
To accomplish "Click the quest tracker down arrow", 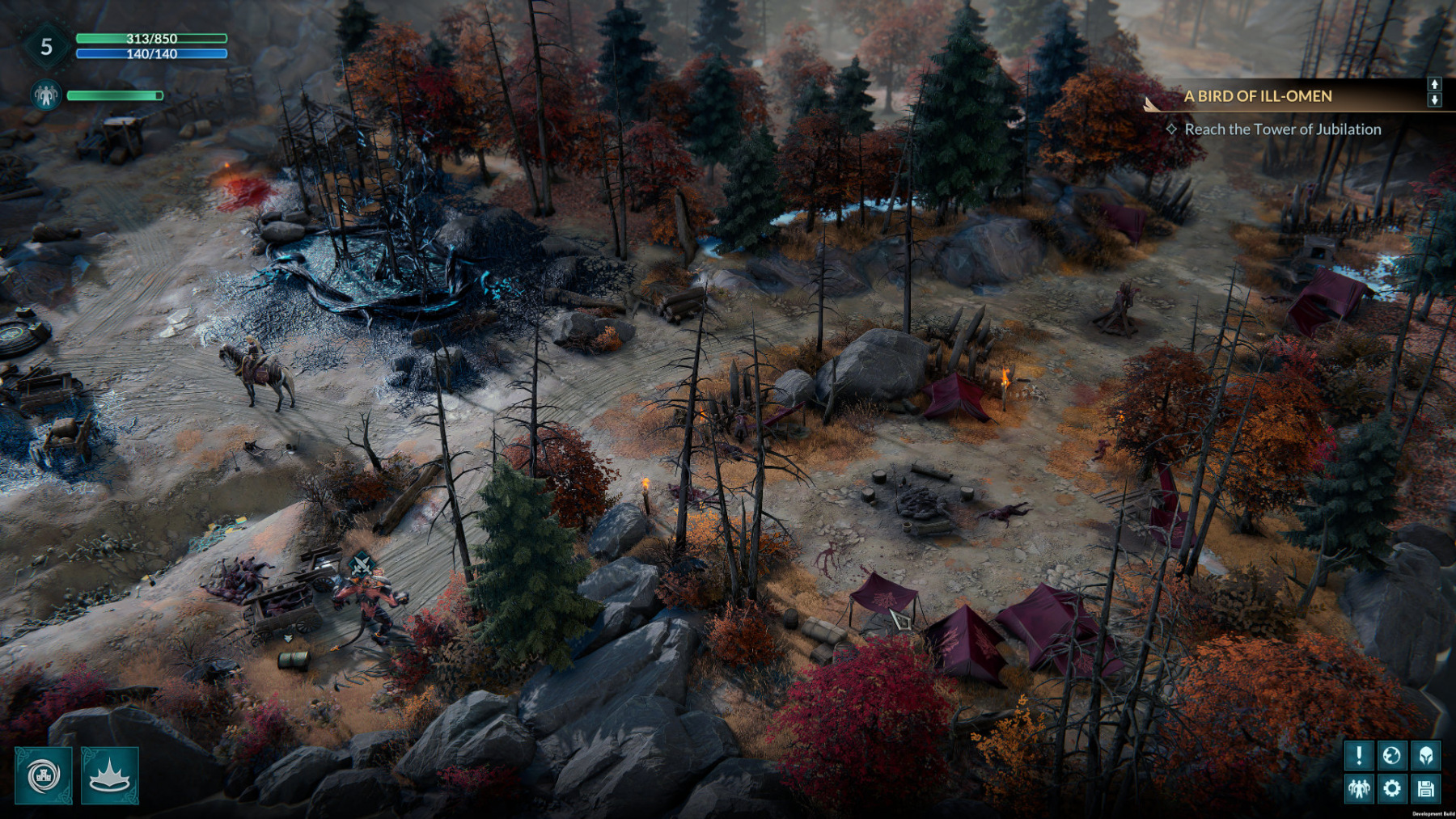I will click(1434, 100).
